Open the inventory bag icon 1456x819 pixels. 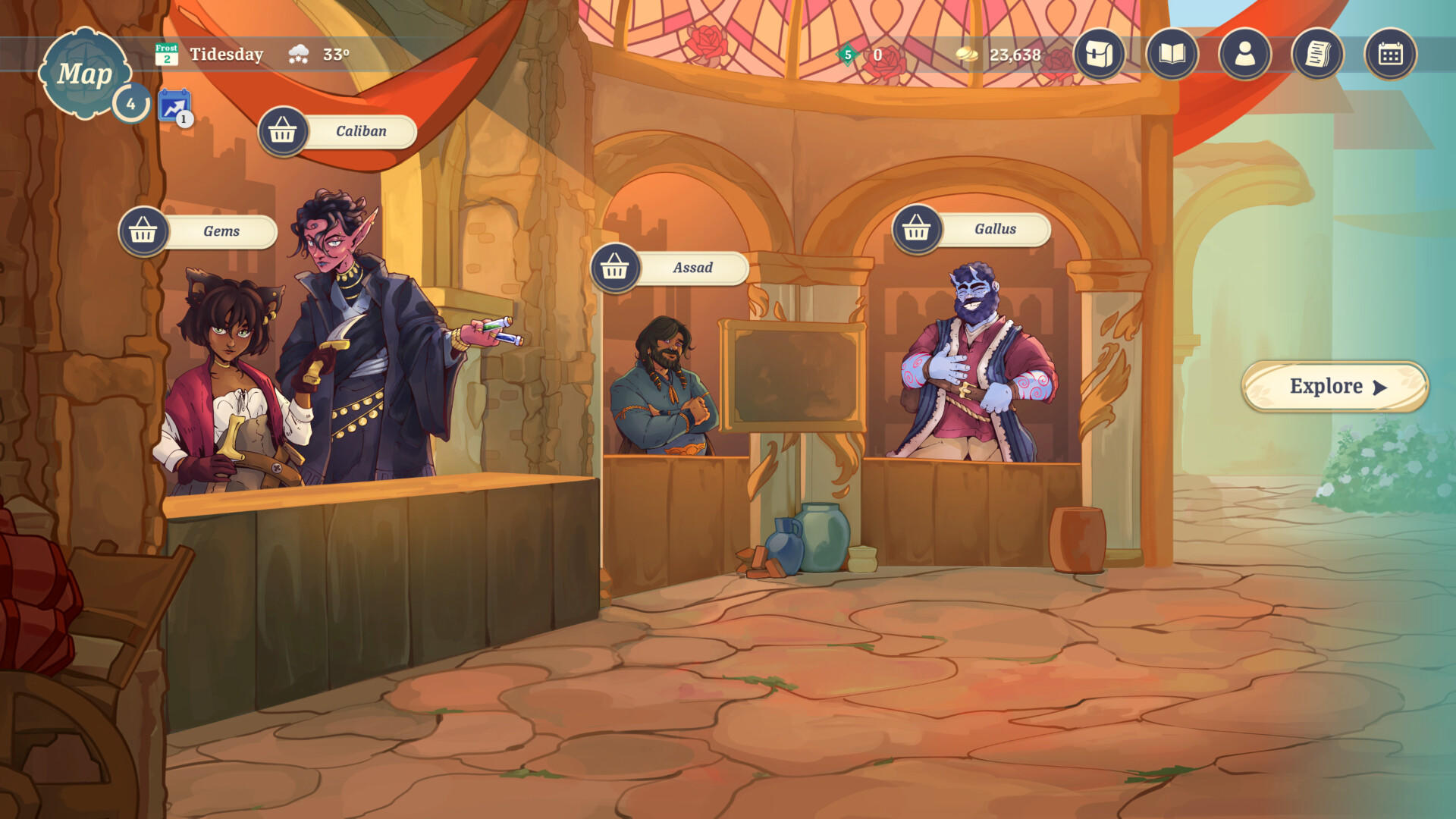tap(1099, 54)
